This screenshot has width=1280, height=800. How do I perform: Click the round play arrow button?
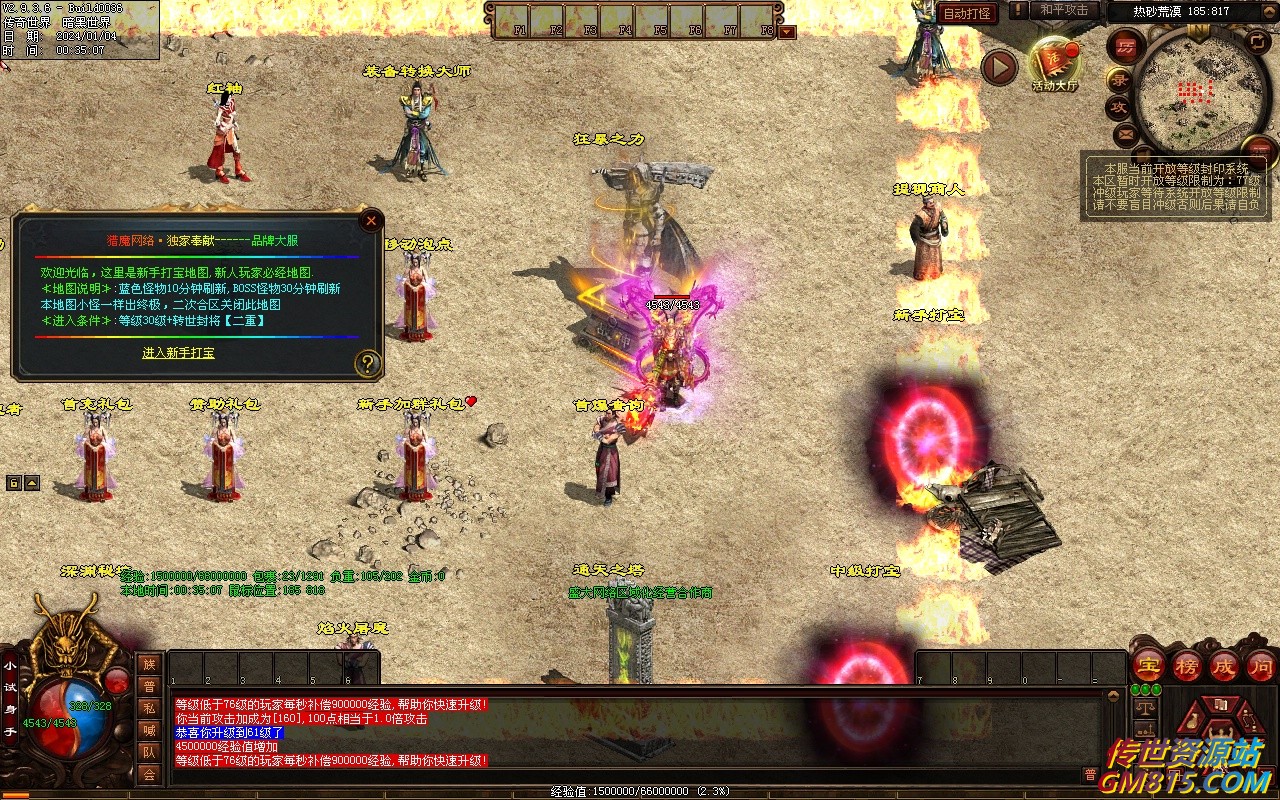pos(998,68)
